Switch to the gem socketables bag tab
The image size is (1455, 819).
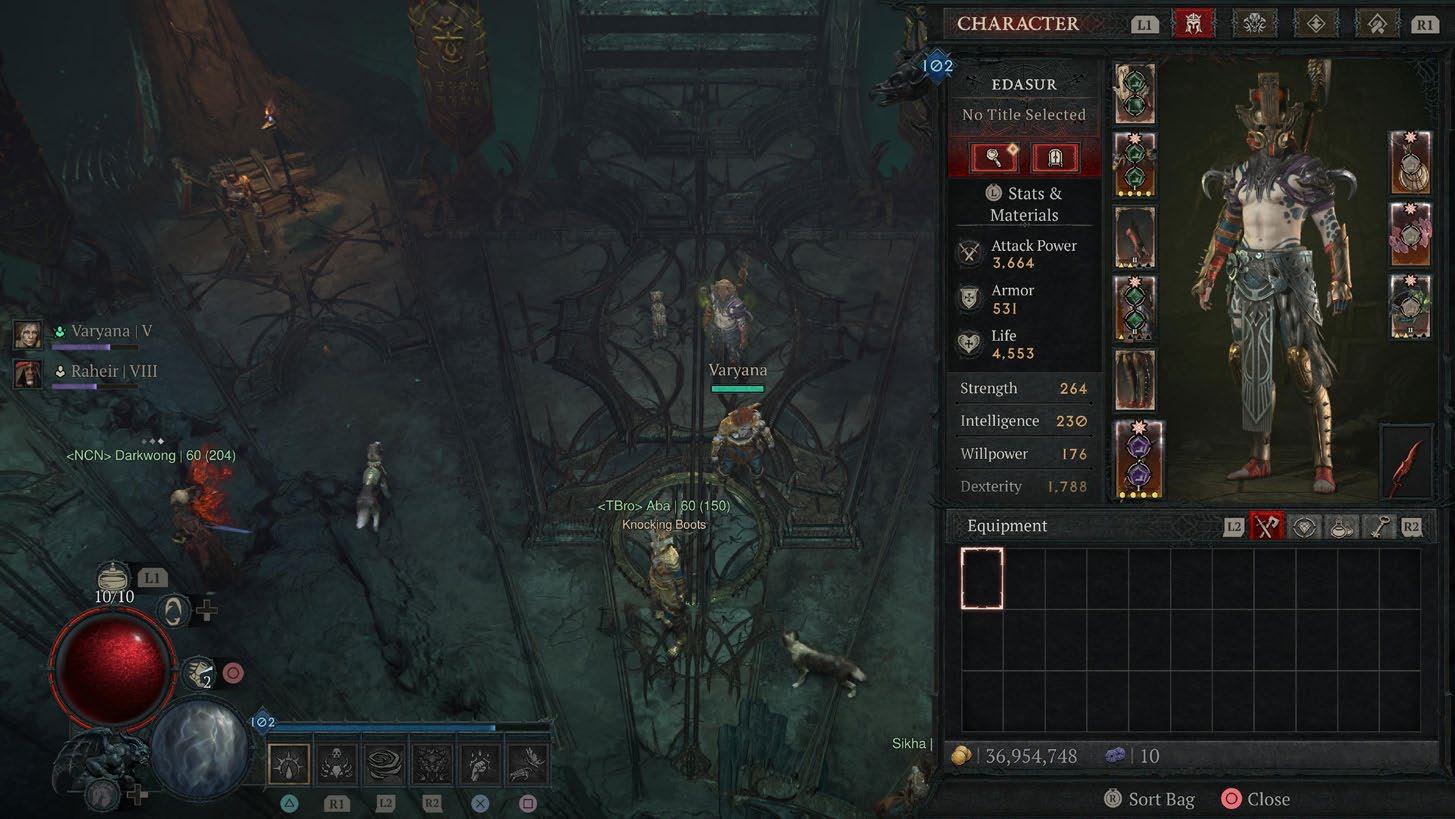1304,527
